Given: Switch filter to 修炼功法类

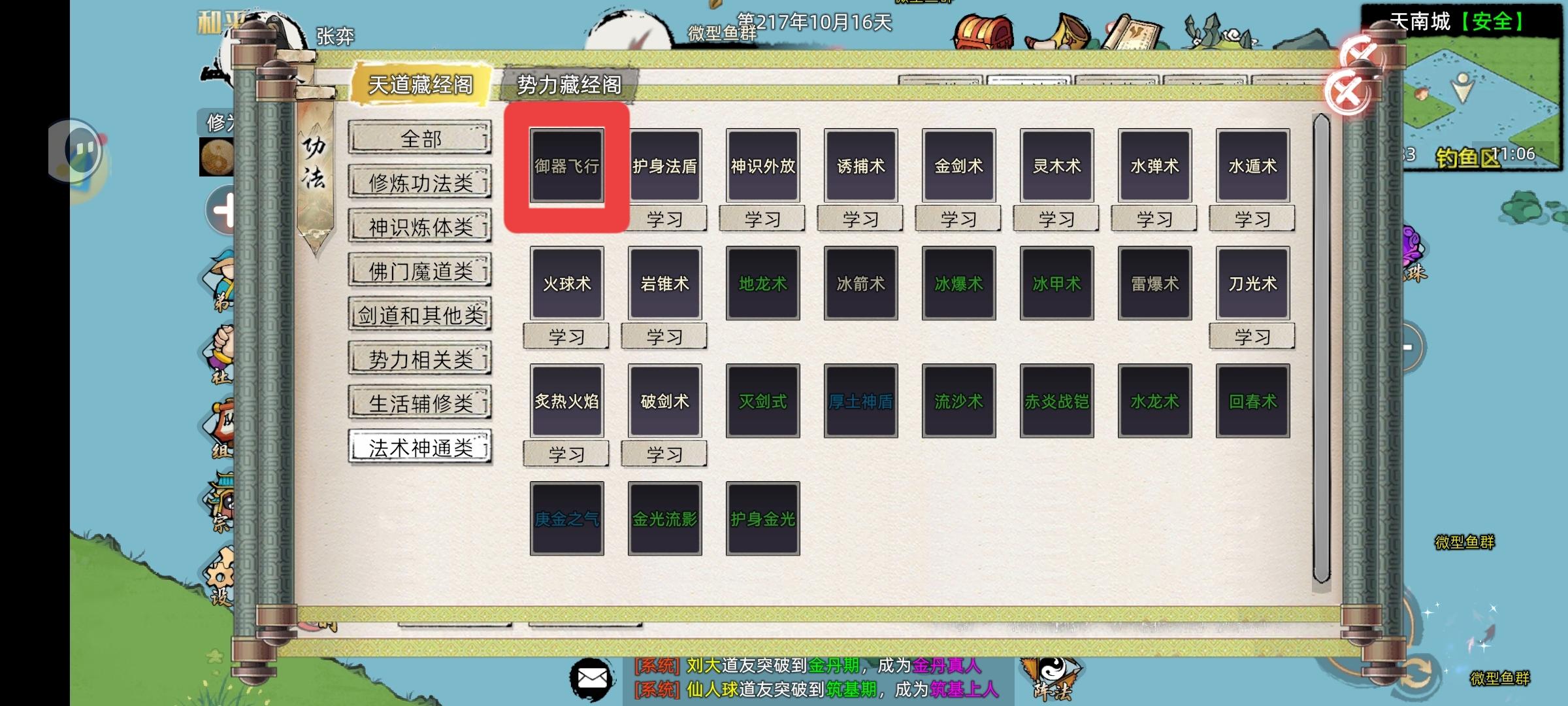Looking at the screenshot, I should tap(419, 183).
